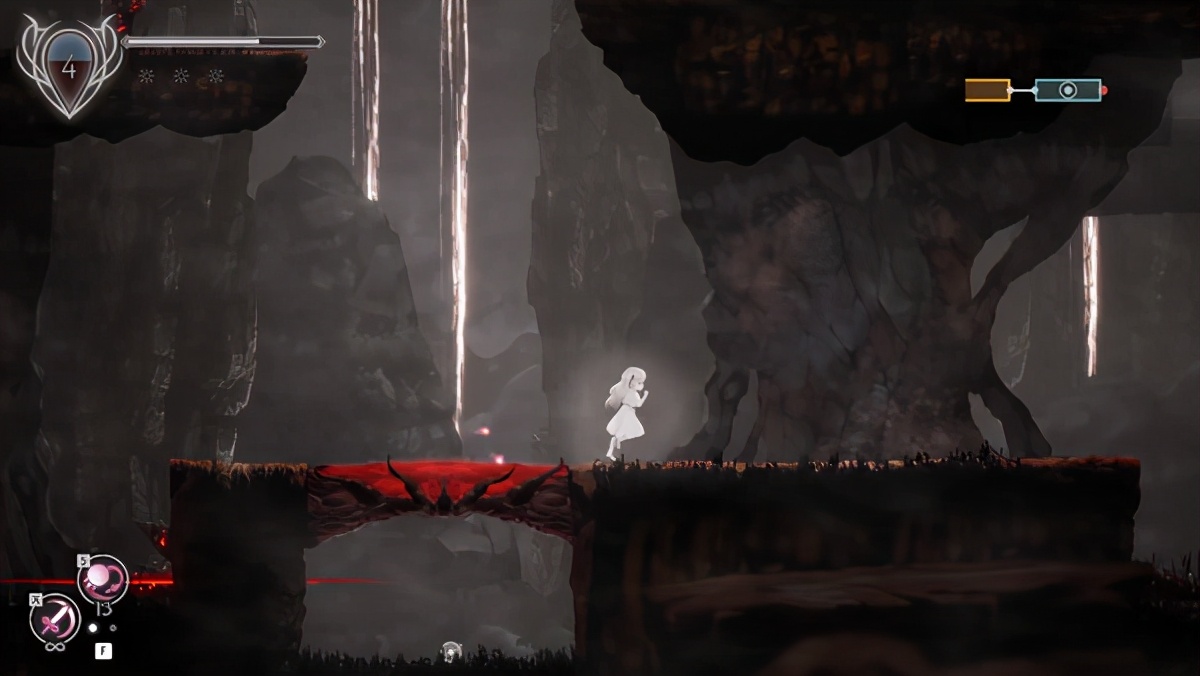Screen dimensions: 1200x676
Task: Activate the pink orb spirit skill
Action: (x=104, y=579)
